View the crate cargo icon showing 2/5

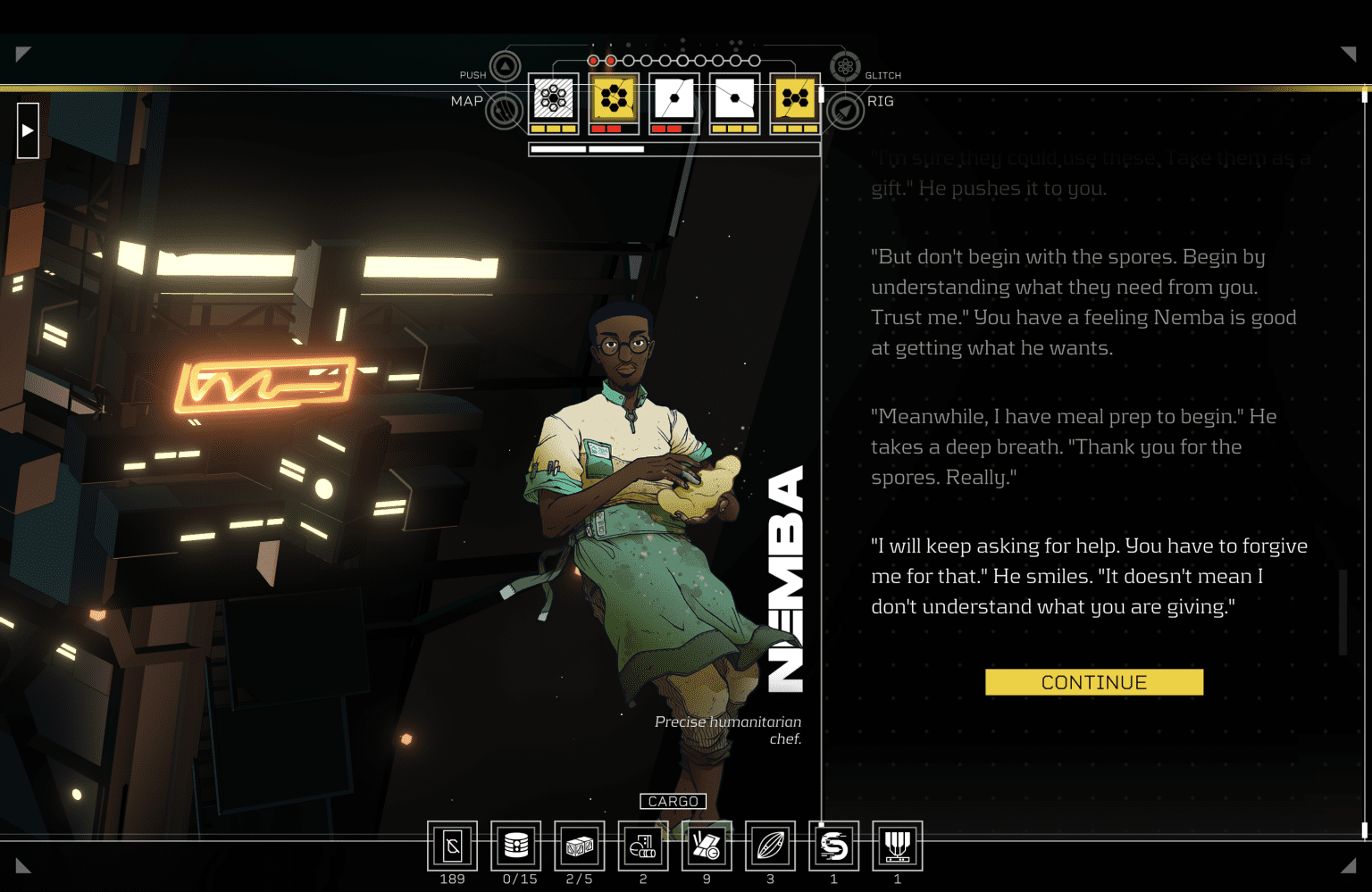[x=579, y=846]
